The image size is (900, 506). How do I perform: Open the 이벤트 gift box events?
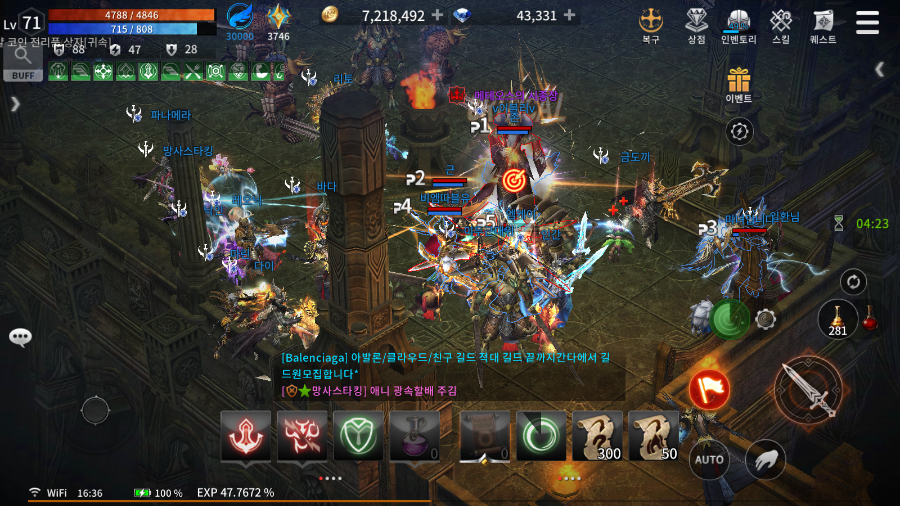(x=739, y=84)
